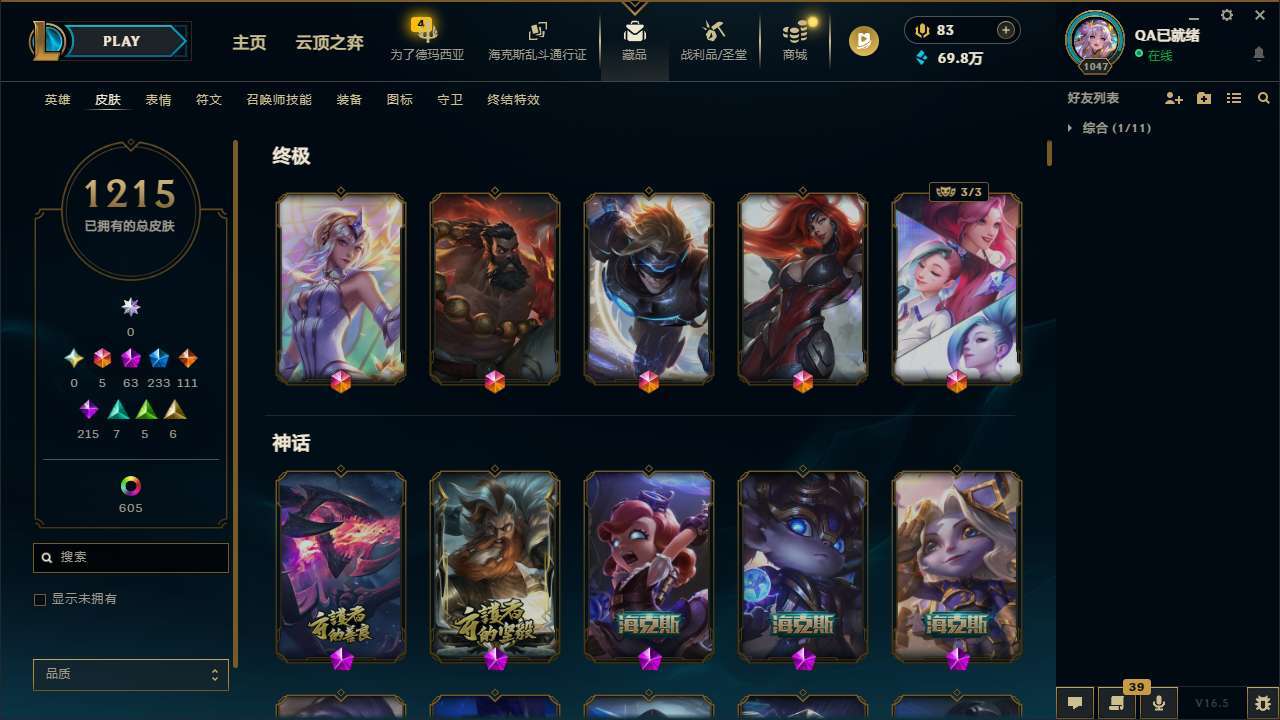Image resolution: width=1280 pixels, height=720 pixels.
Task: Click the create friend group folder icon
Action: pyautogui.click(x=1203, y=98)
